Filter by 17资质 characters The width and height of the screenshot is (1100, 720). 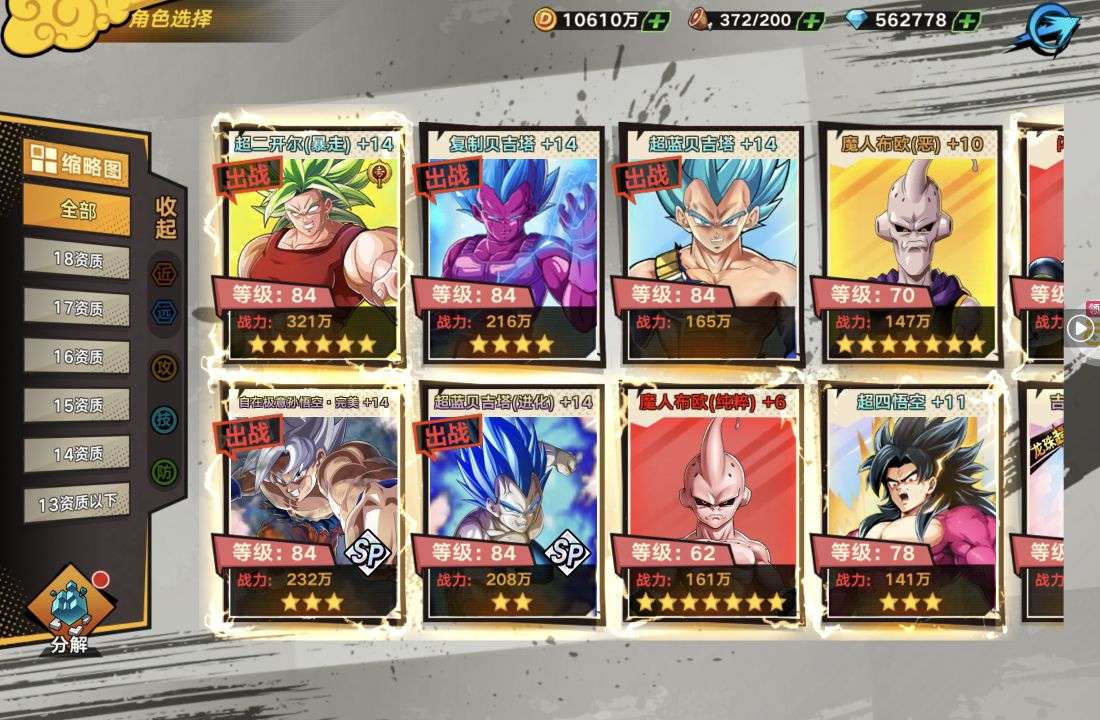[x=77, y=308]
